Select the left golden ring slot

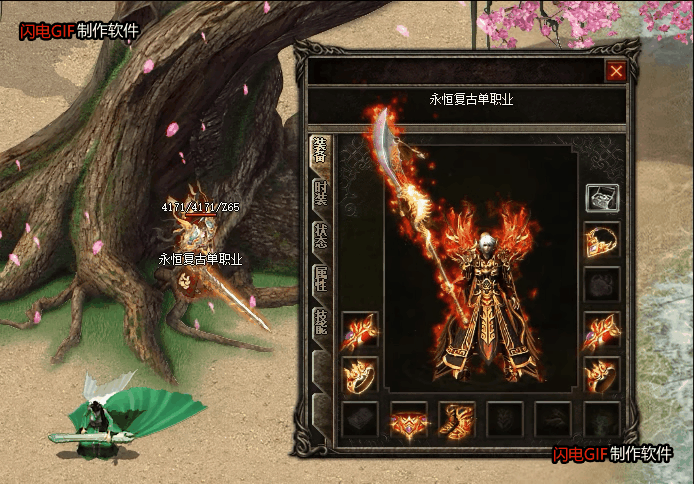click(360, 374)
